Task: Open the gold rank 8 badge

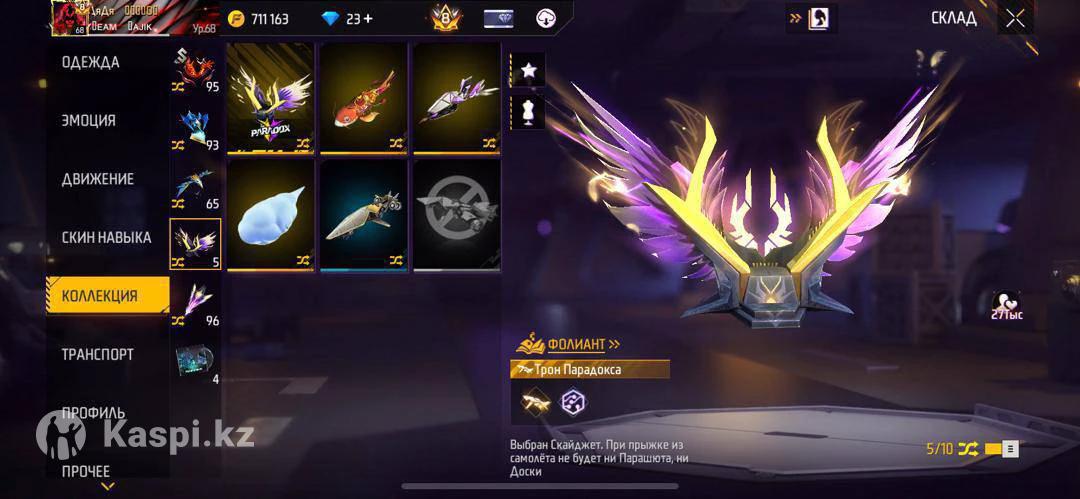Action: click(x=446, y=18)
